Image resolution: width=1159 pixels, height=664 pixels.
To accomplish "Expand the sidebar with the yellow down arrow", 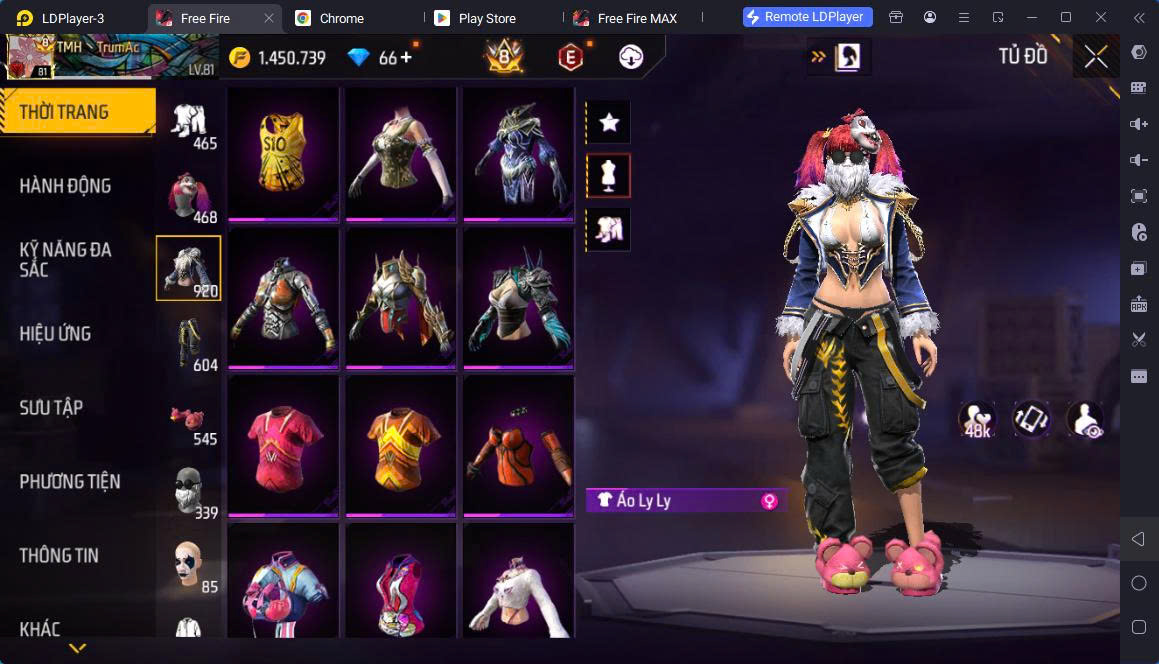I will [x=78, y=648].
